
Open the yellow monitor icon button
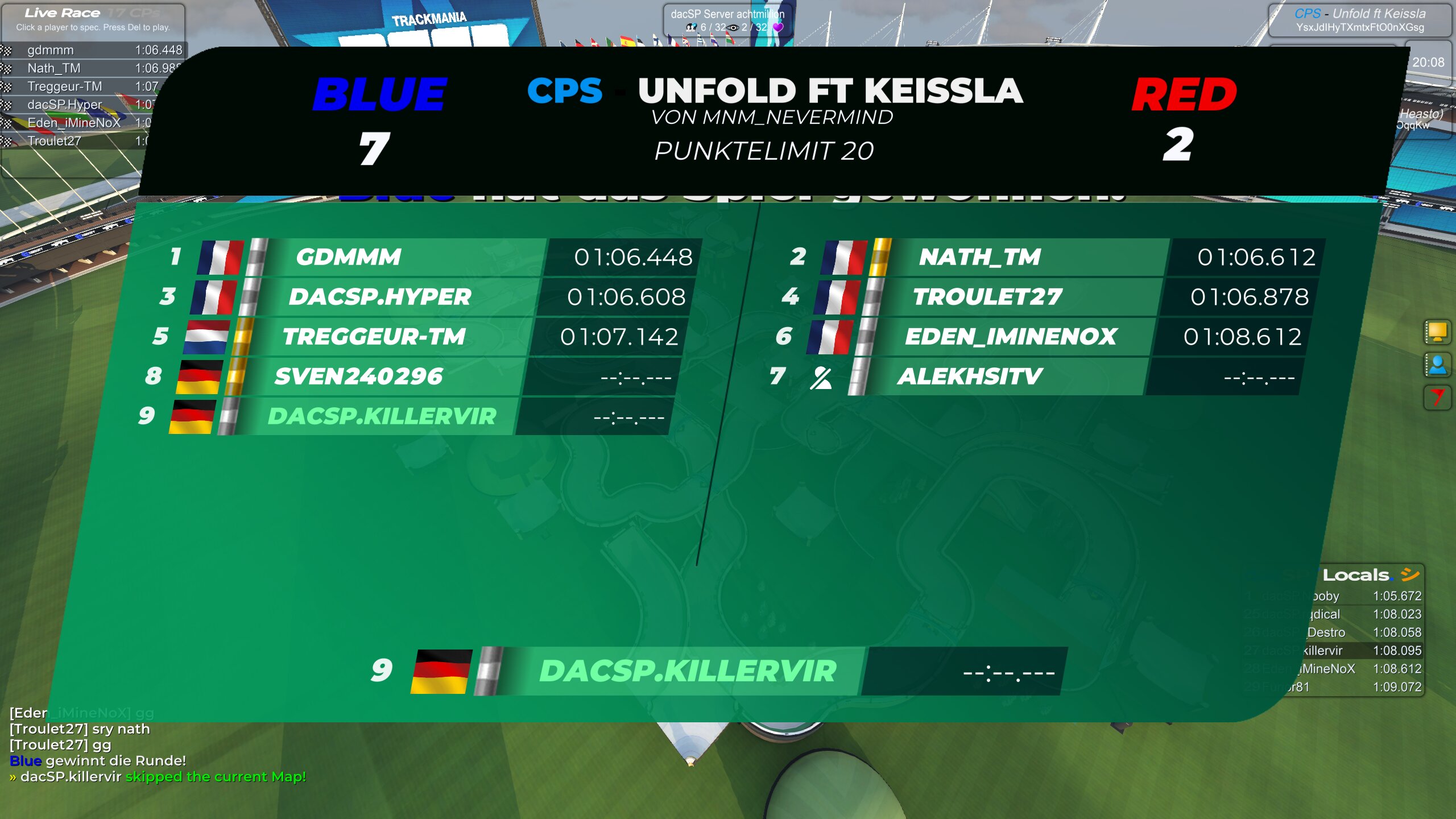pyautogui.click(x=1437, y=332)
